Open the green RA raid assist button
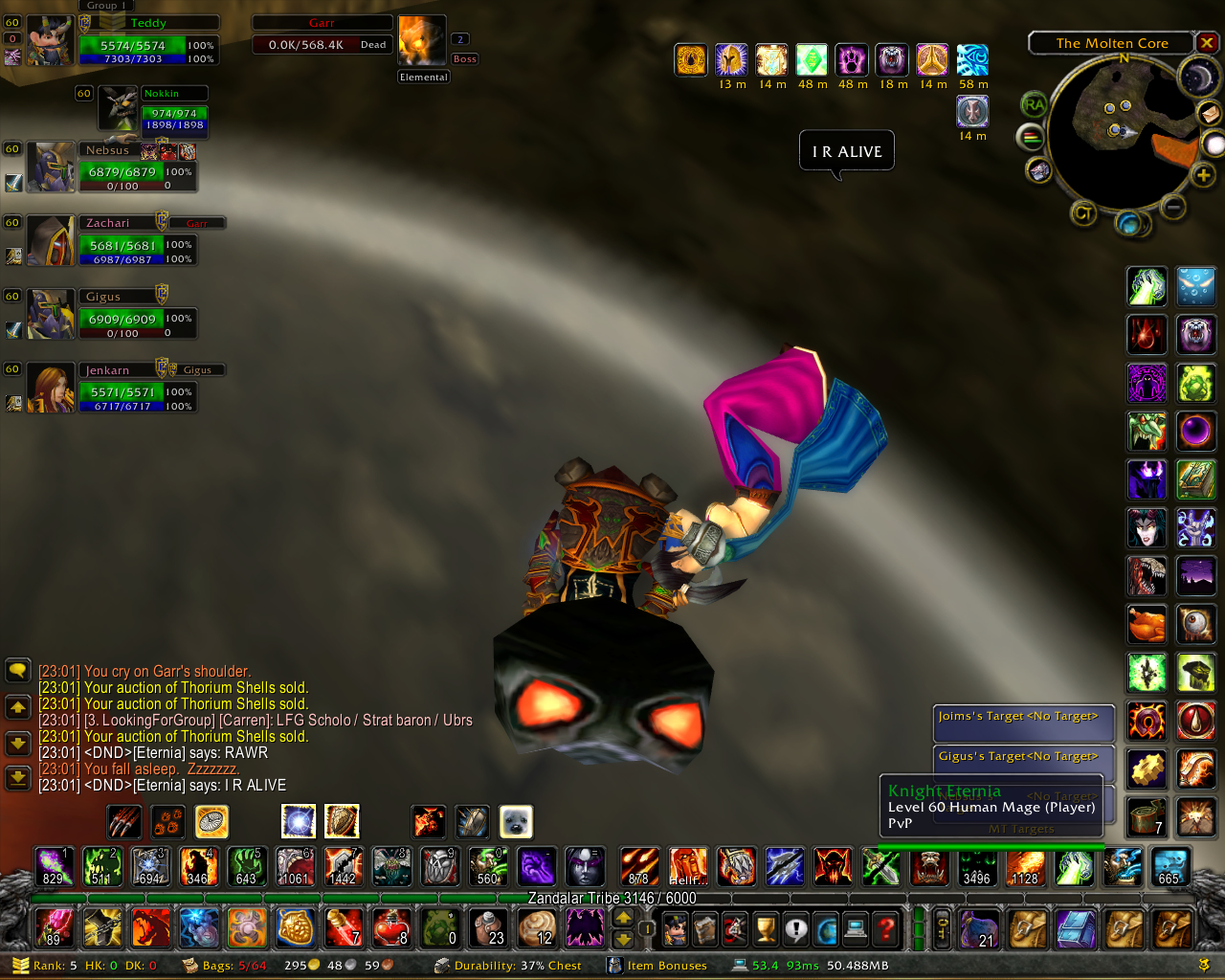1225x980 pixels. click(x=1034, y=104)
